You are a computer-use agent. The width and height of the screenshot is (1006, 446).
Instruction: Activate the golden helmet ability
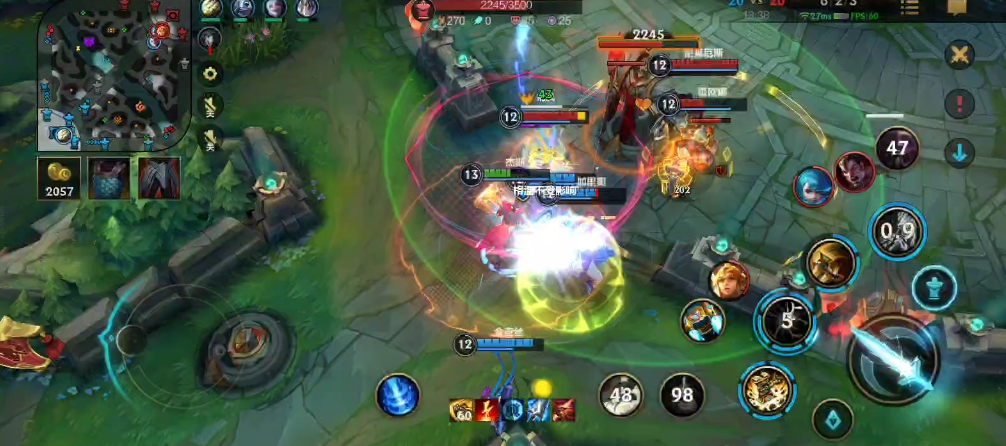[x=831, y=263]
